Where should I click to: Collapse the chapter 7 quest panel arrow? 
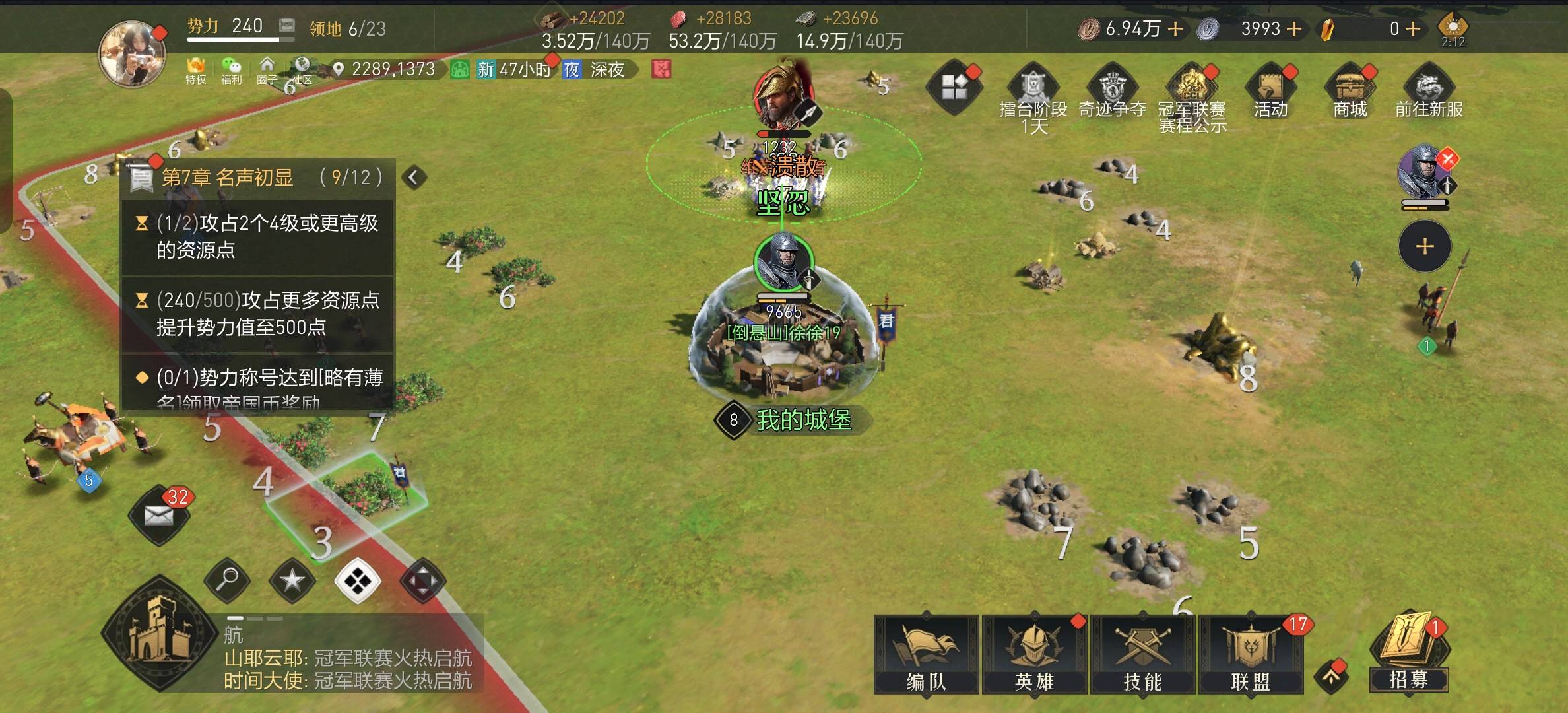pyautogui.click(x=414, y=177)
